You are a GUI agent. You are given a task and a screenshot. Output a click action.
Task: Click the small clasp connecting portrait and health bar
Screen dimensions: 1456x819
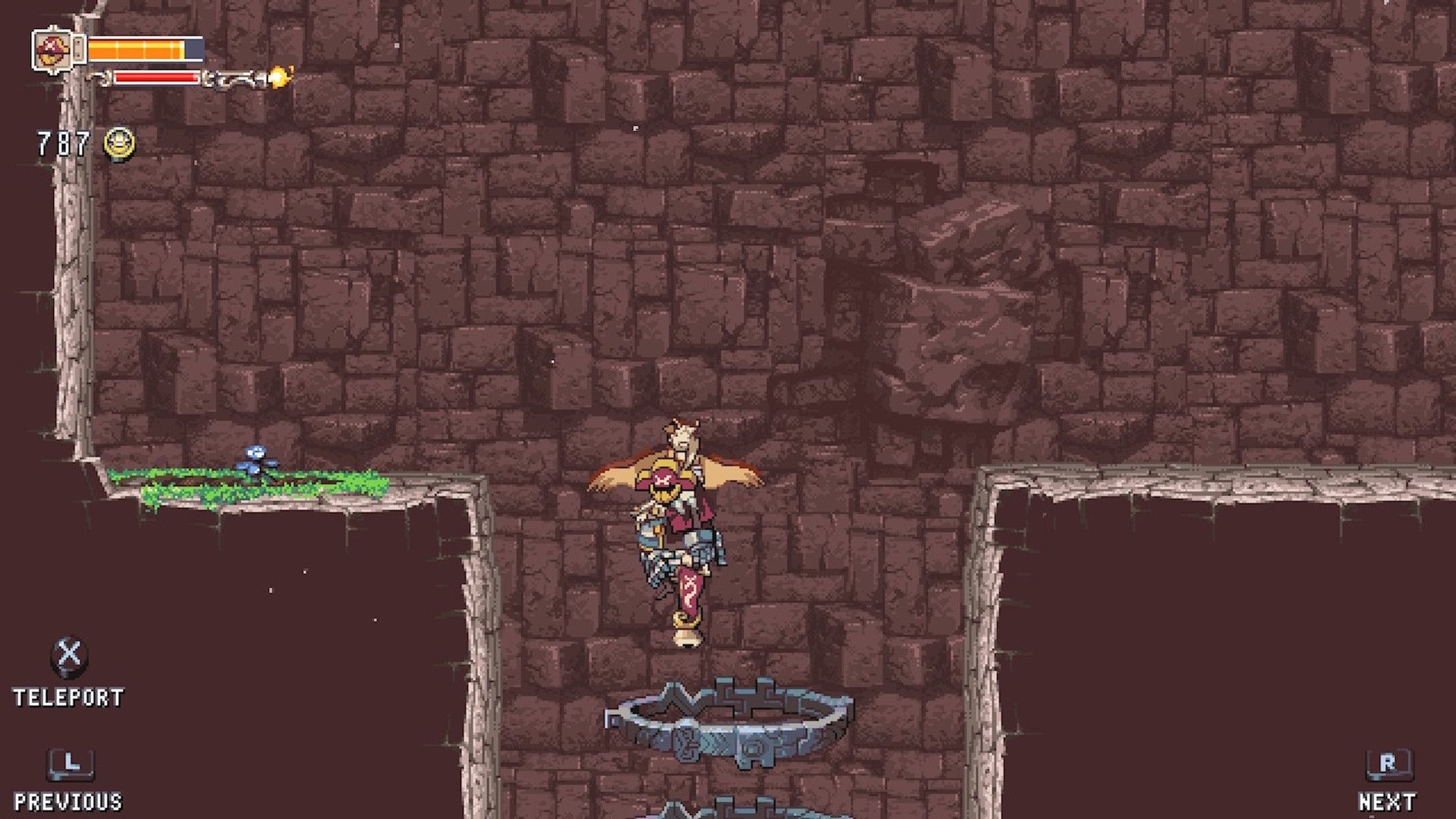(x=80, y=49)
